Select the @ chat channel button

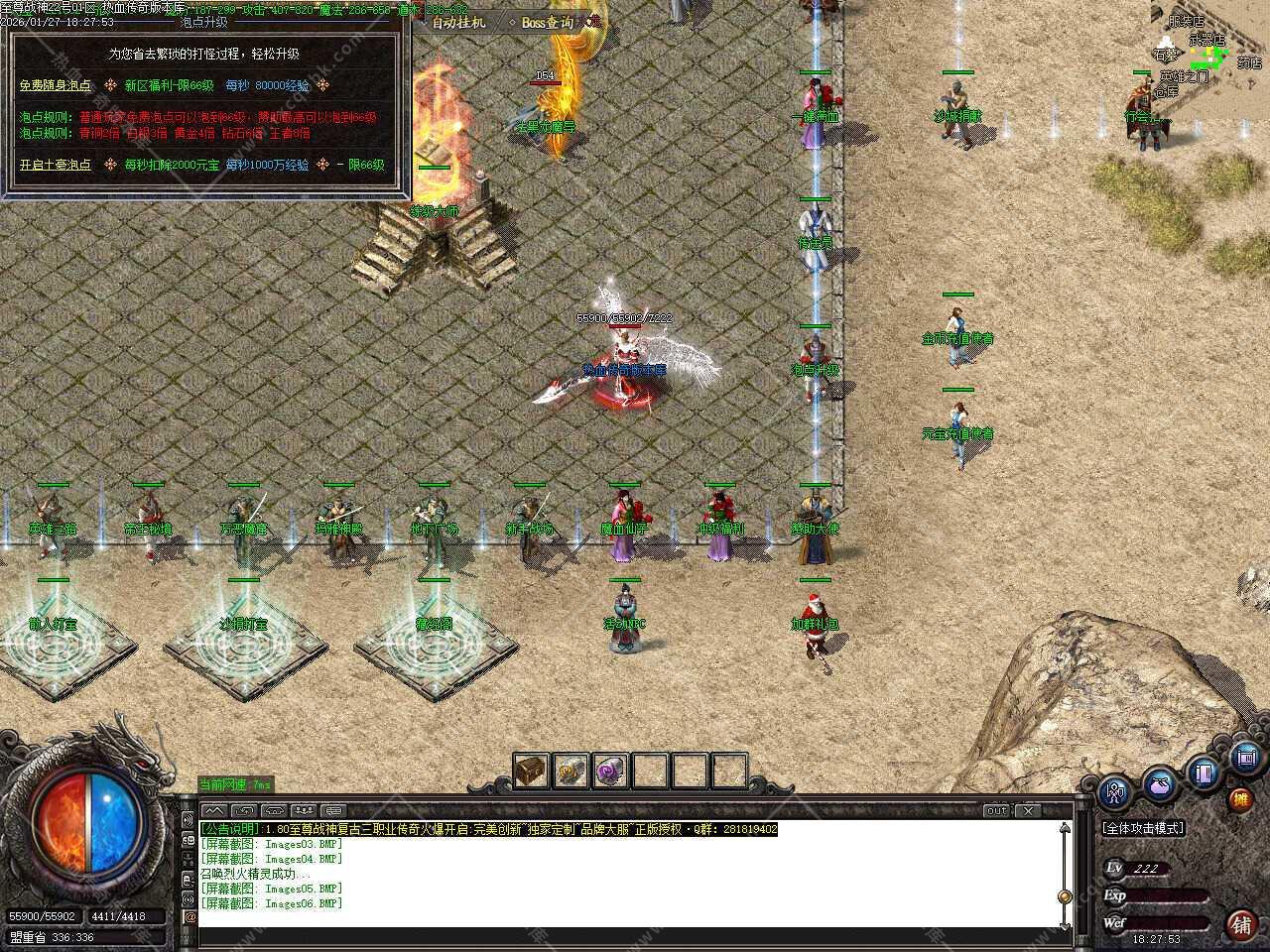190,917
